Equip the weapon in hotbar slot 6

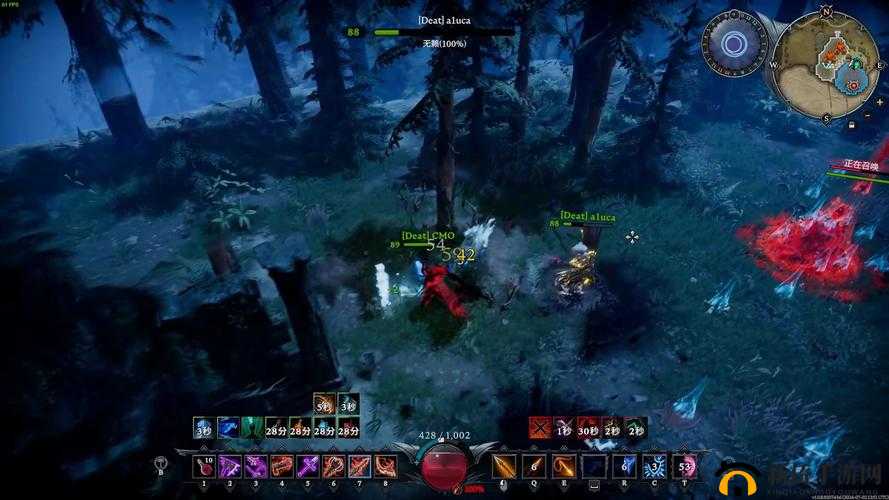point(334,466)
